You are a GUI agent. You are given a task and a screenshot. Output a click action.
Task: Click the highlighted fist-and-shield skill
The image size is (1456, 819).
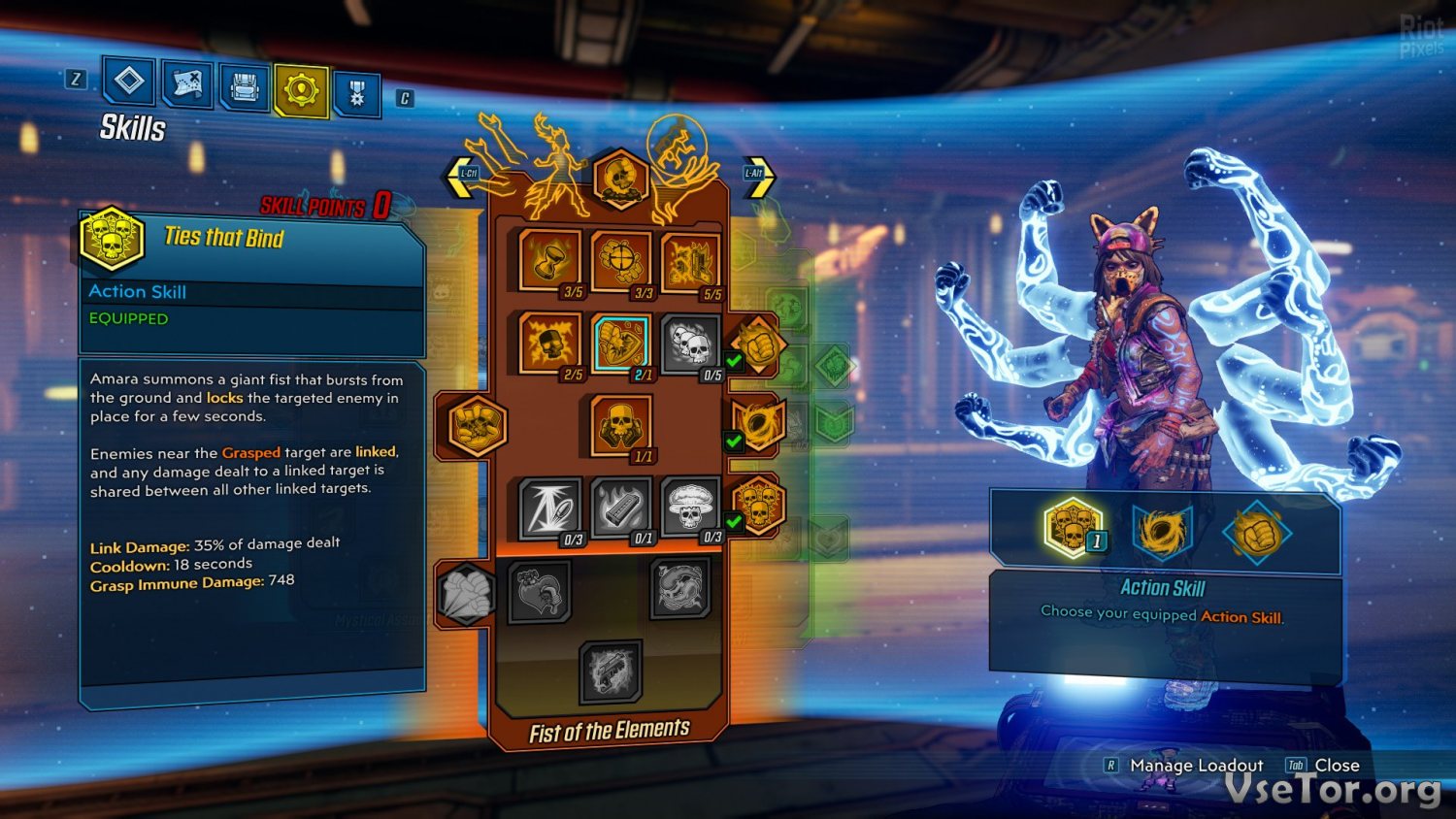pos(620,343)
